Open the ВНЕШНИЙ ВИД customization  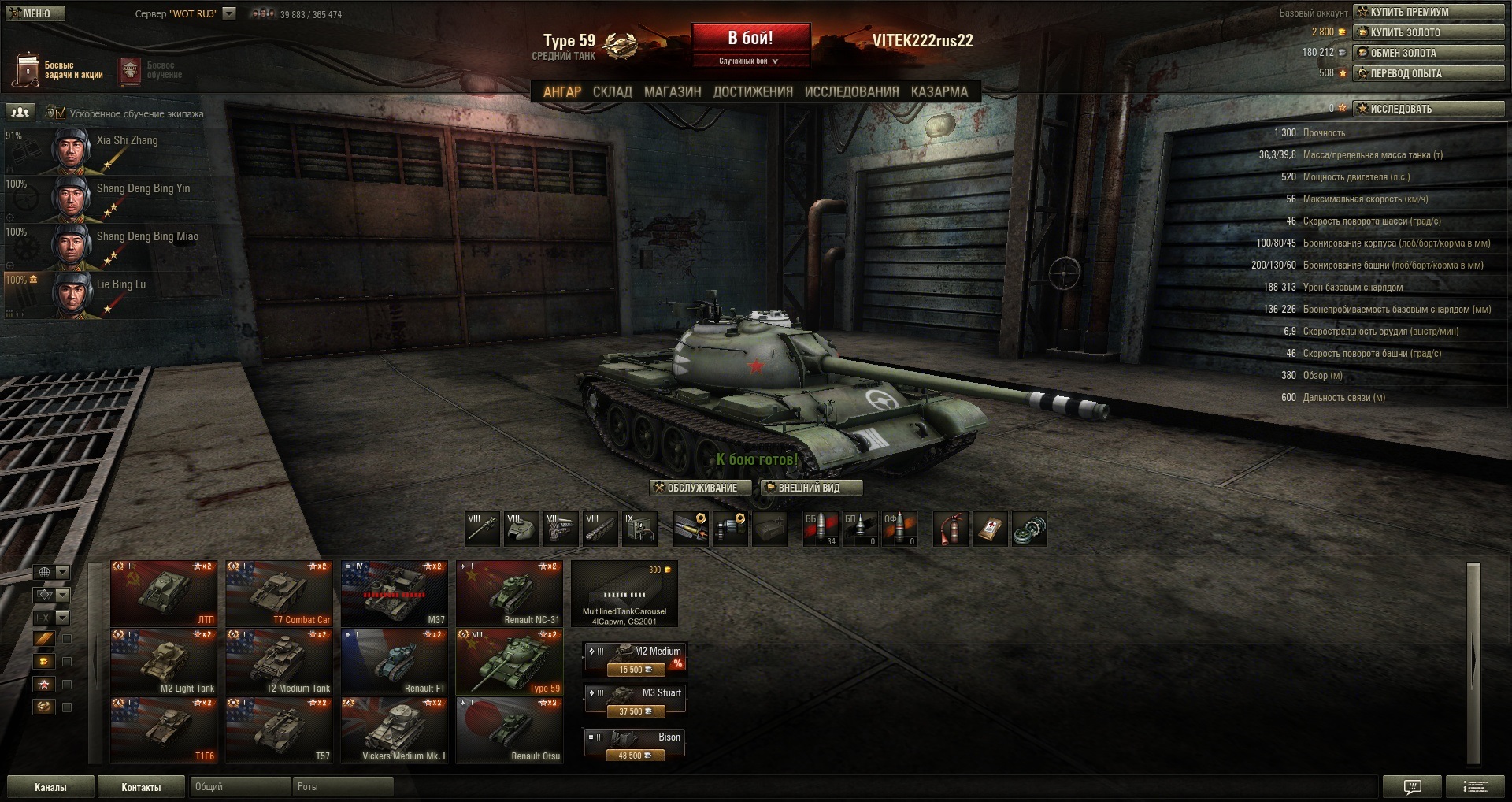810,488
